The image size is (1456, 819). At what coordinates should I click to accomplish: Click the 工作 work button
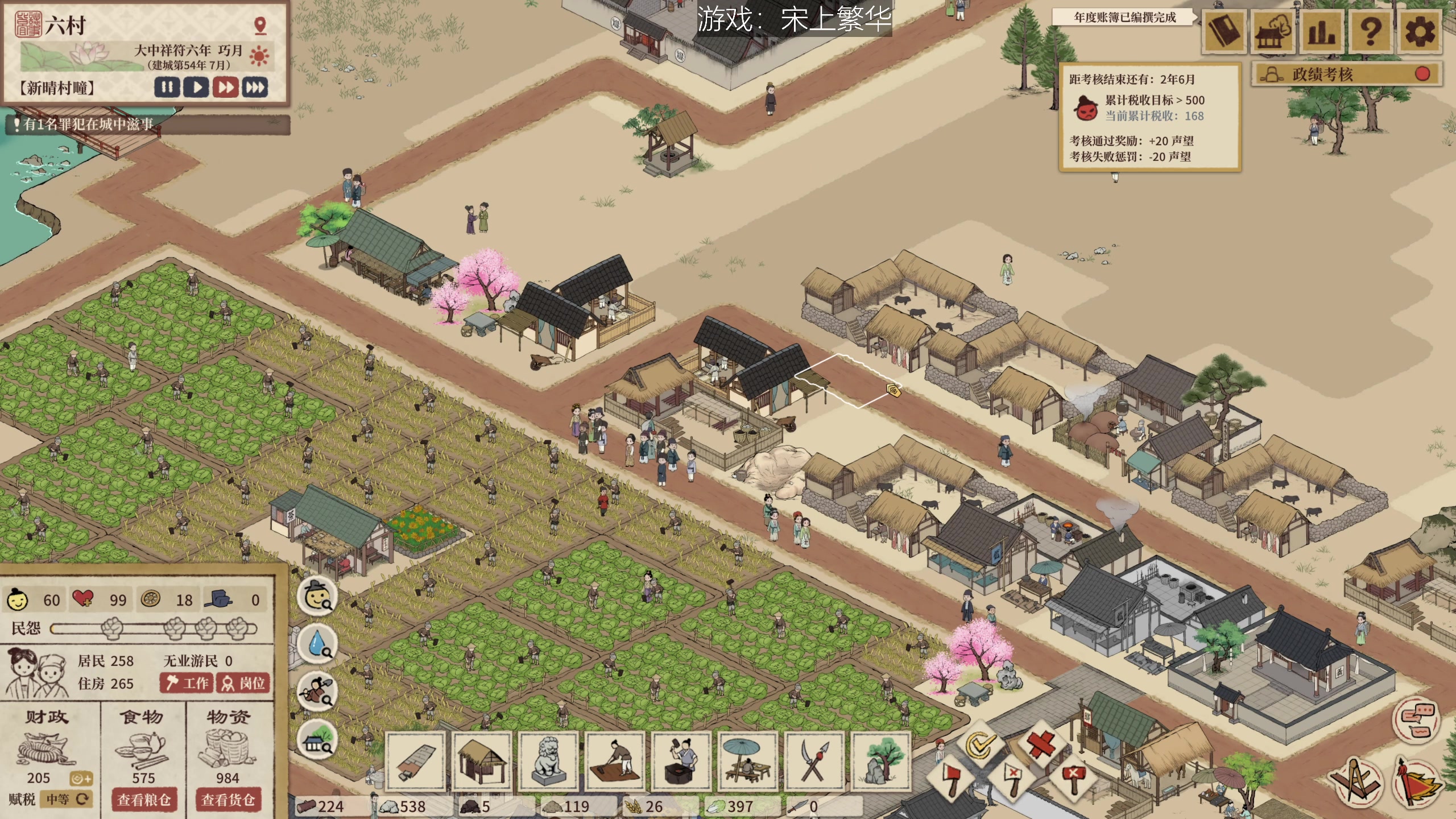187,682
